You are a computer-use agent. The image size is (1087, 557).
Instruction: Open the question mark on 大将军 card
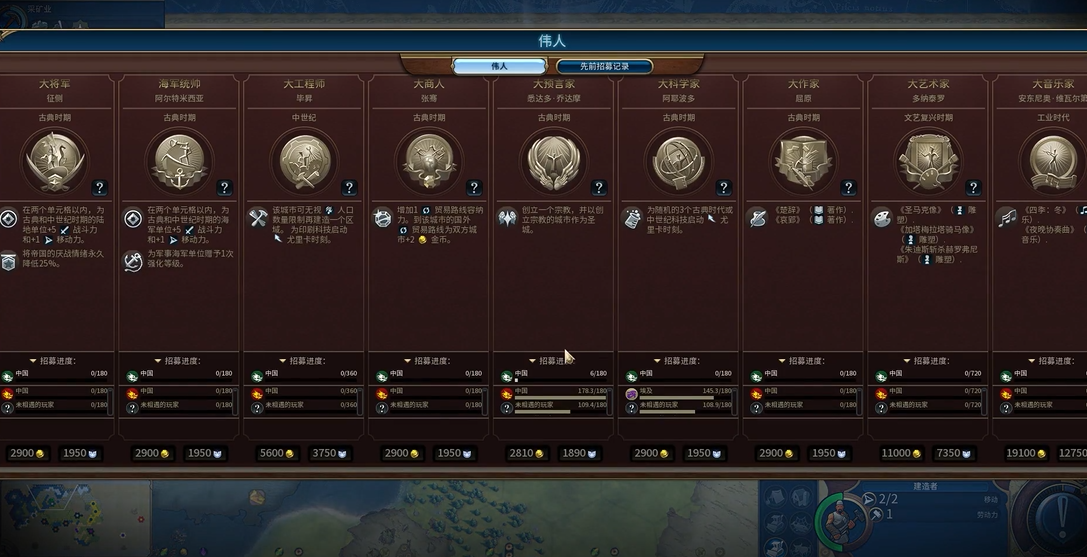[99, 187]
